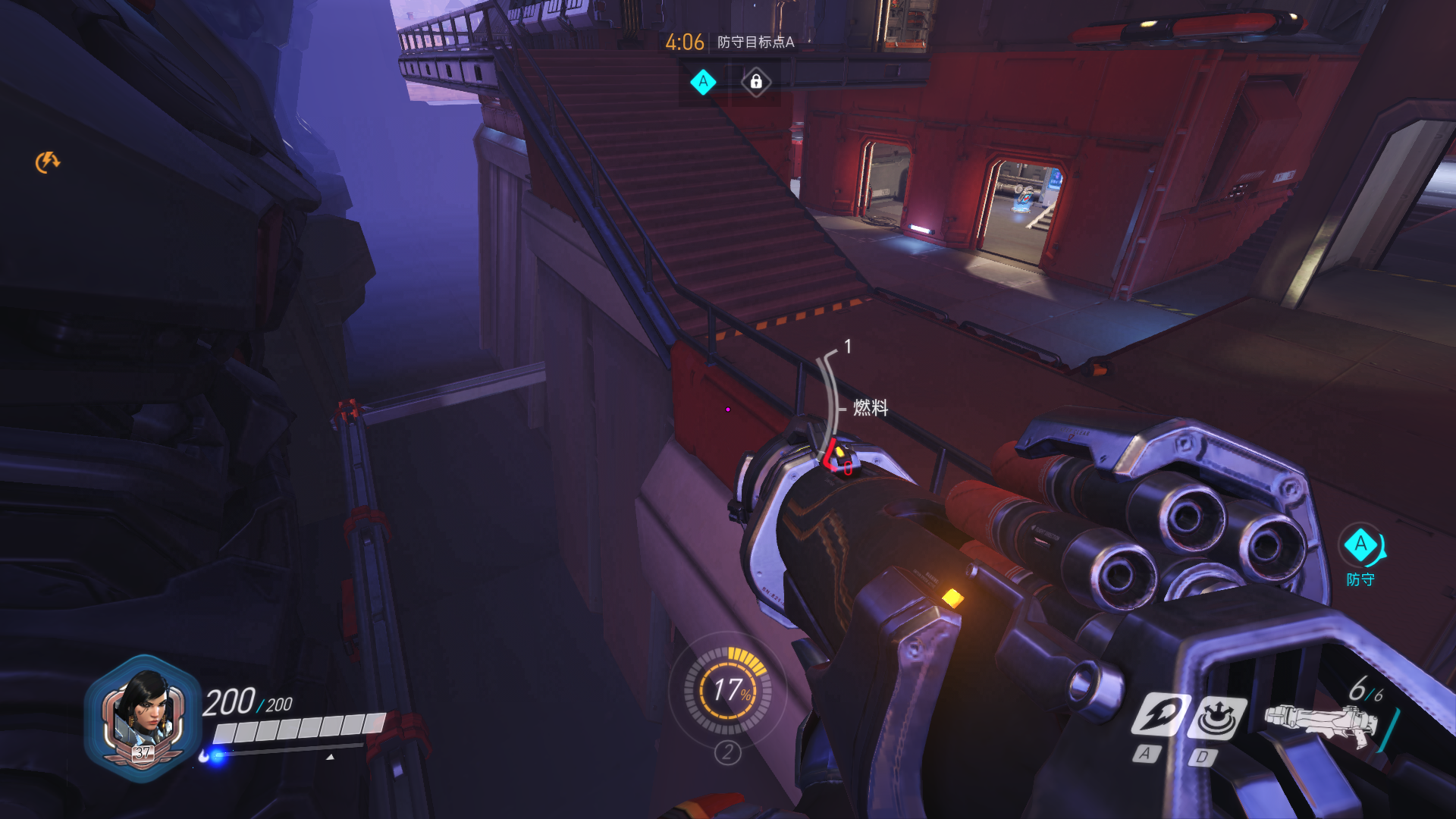
Task: Click the orange lightning status icon
Action: [x=47, y=162]
